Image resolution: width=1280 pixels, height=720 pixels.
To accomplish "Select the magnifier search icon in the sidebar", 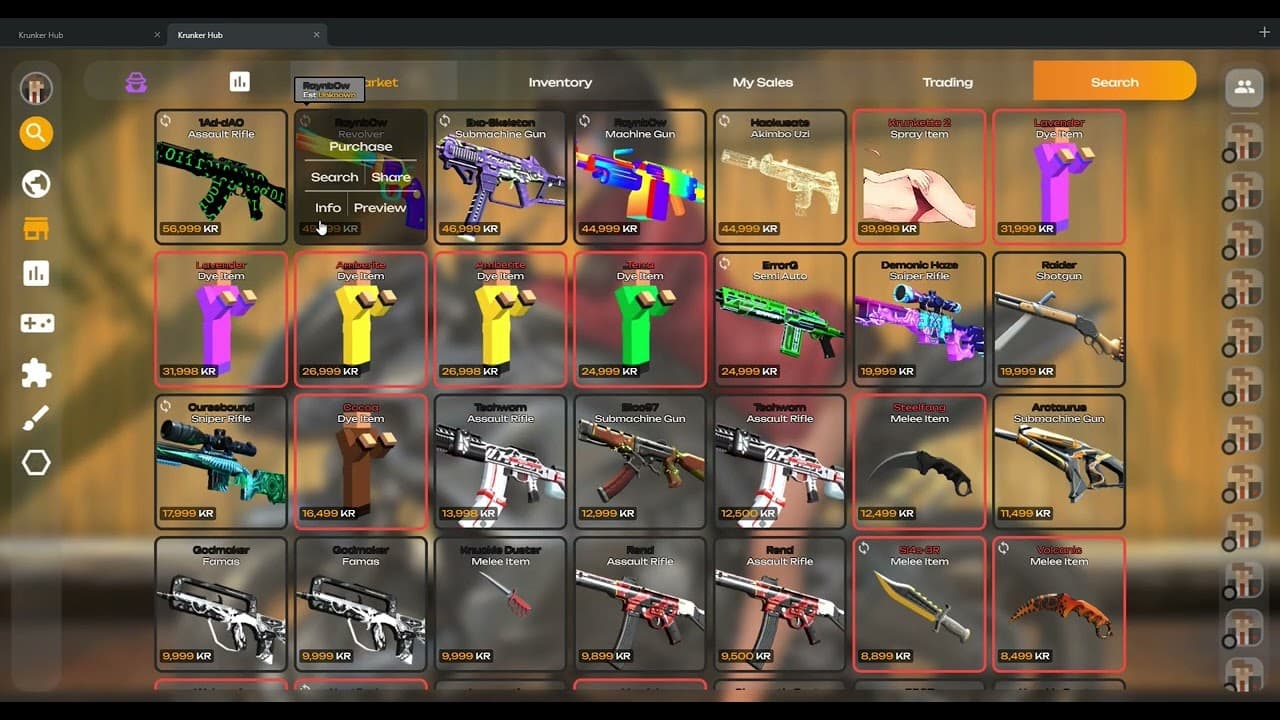I will point(35,131).
